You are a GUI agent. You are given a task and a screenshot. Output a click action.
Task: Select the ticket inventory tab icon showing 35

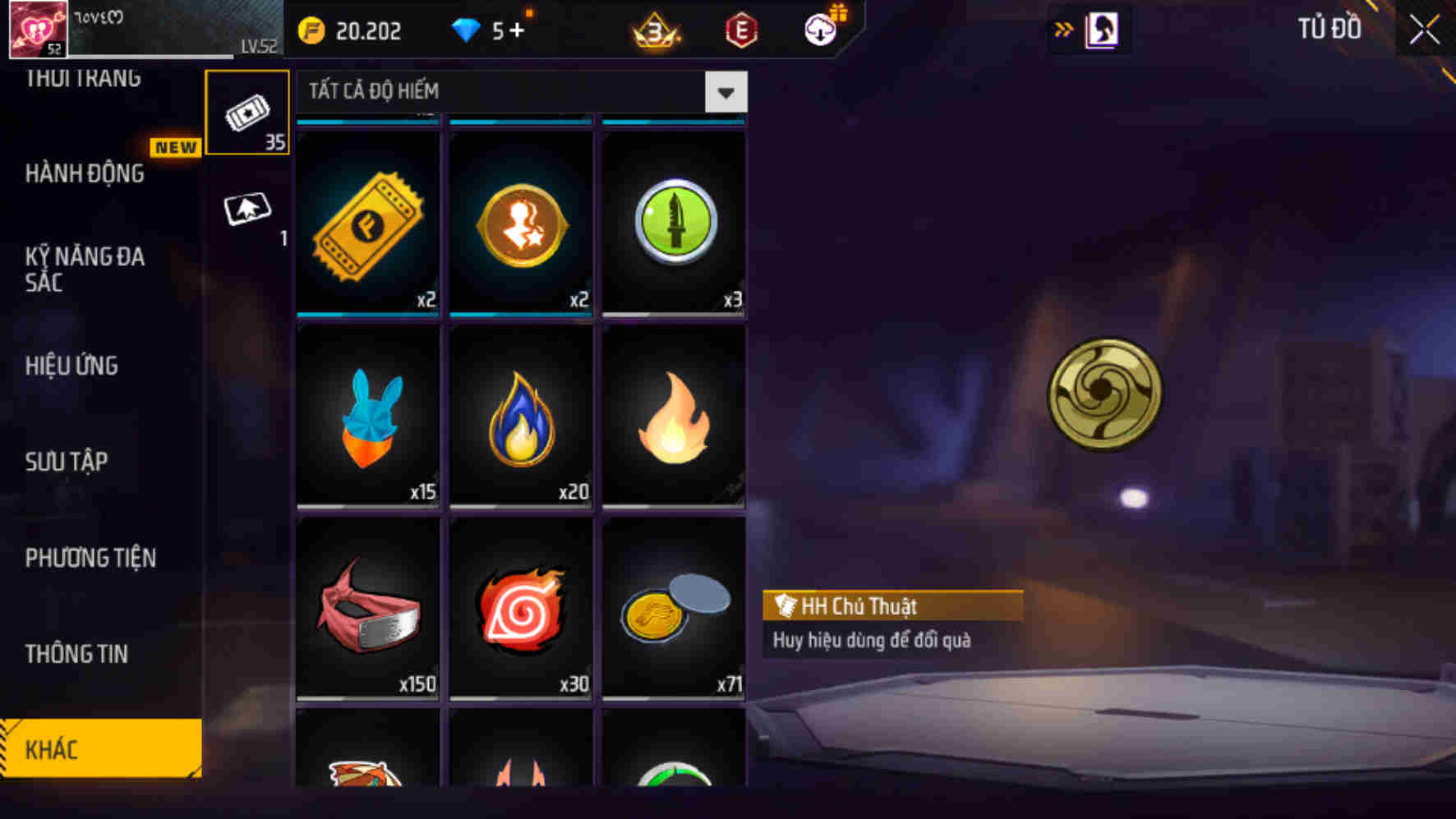point(249,111)
